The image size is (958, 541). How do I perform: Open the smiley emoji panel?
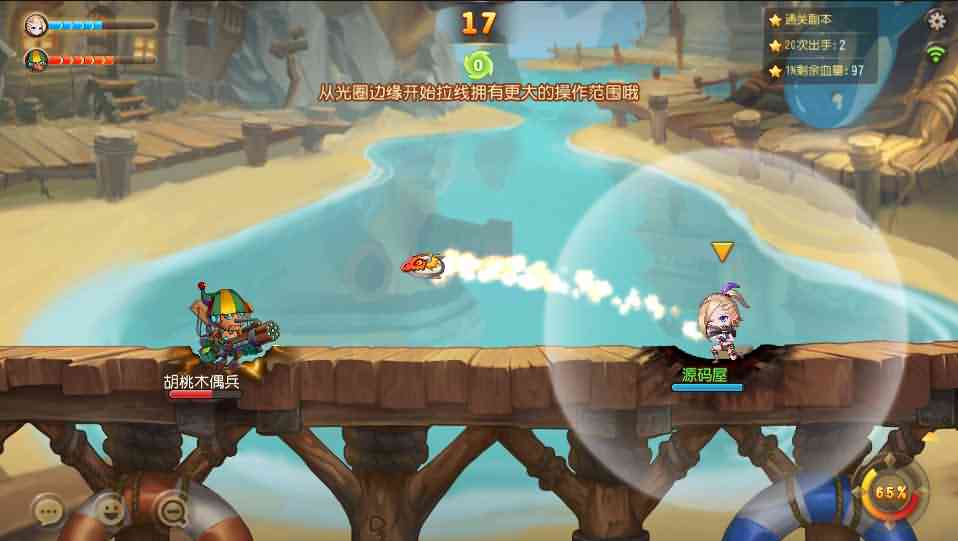[x=110, y=510]
